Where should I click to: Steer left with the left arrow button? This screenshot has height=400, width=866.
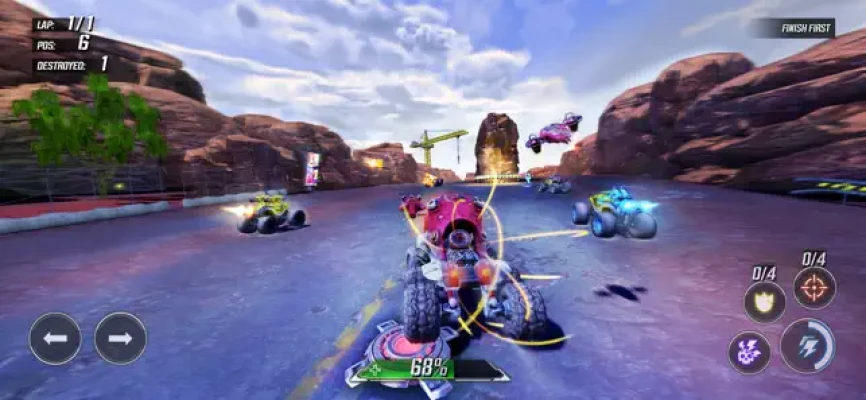(55, 338)
